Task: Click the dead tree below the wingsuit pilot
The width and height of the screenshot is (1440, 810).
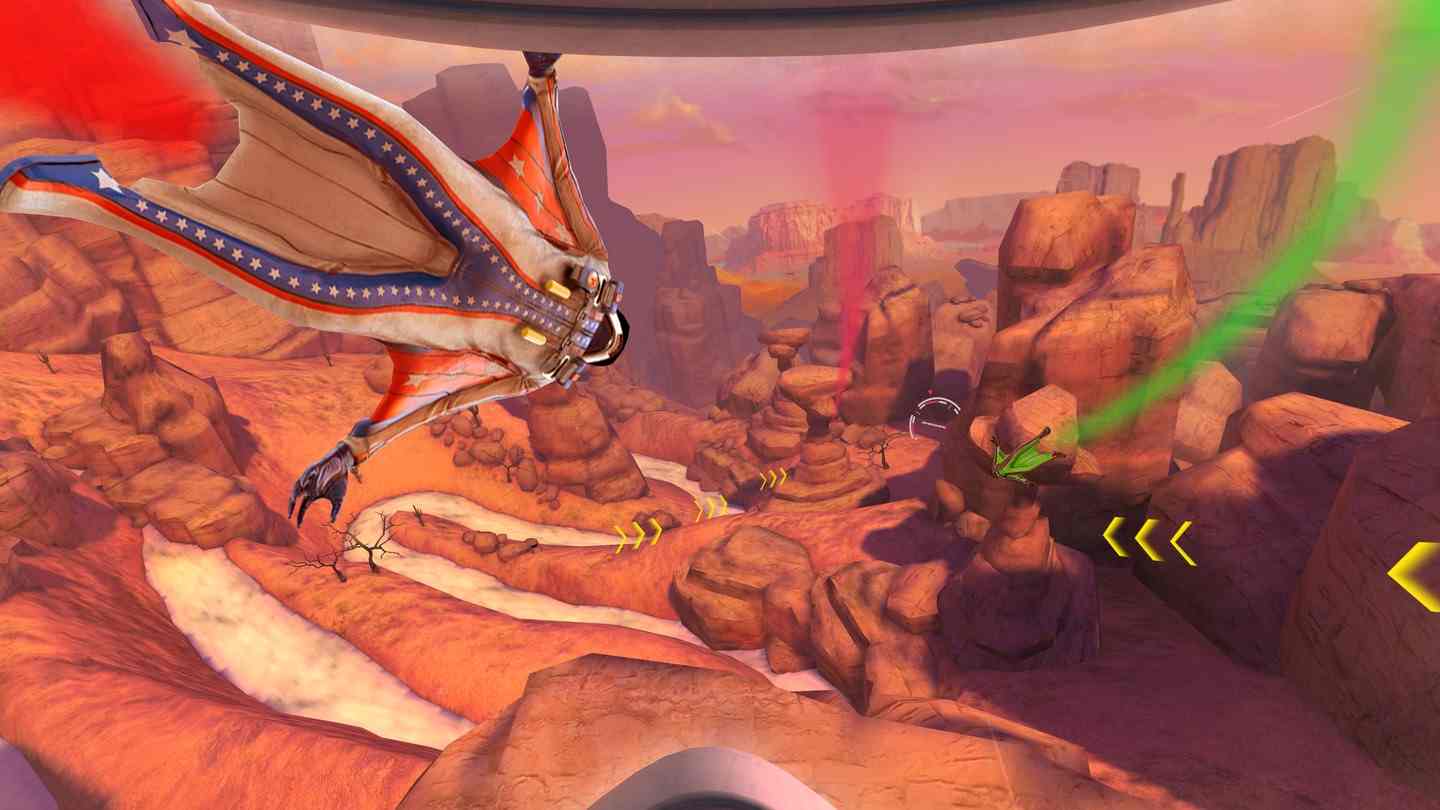Action: tap(370, 545)
